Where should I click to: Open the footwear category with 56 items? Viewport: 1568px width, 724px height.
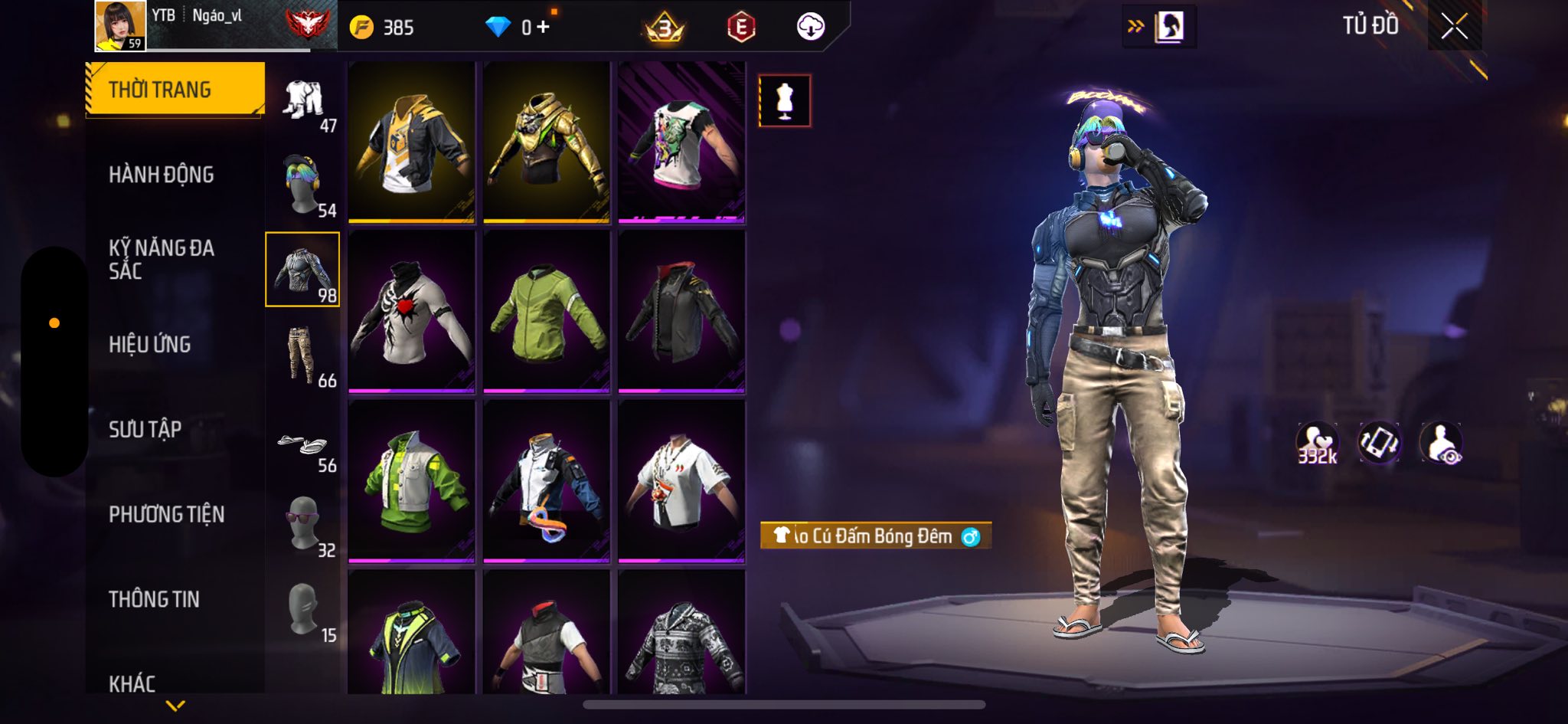tap(304, 446)
